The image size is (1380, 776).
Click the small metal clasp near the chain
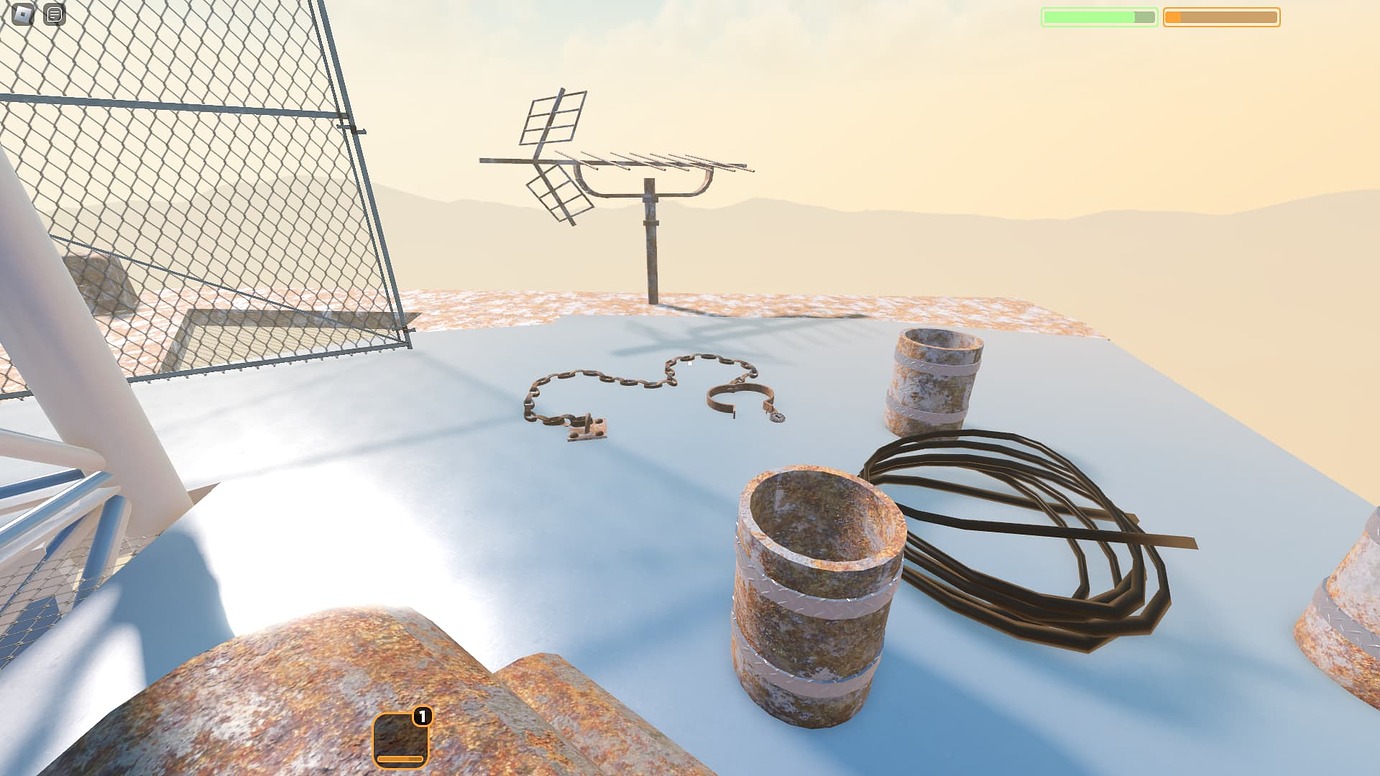coord(588,428)
